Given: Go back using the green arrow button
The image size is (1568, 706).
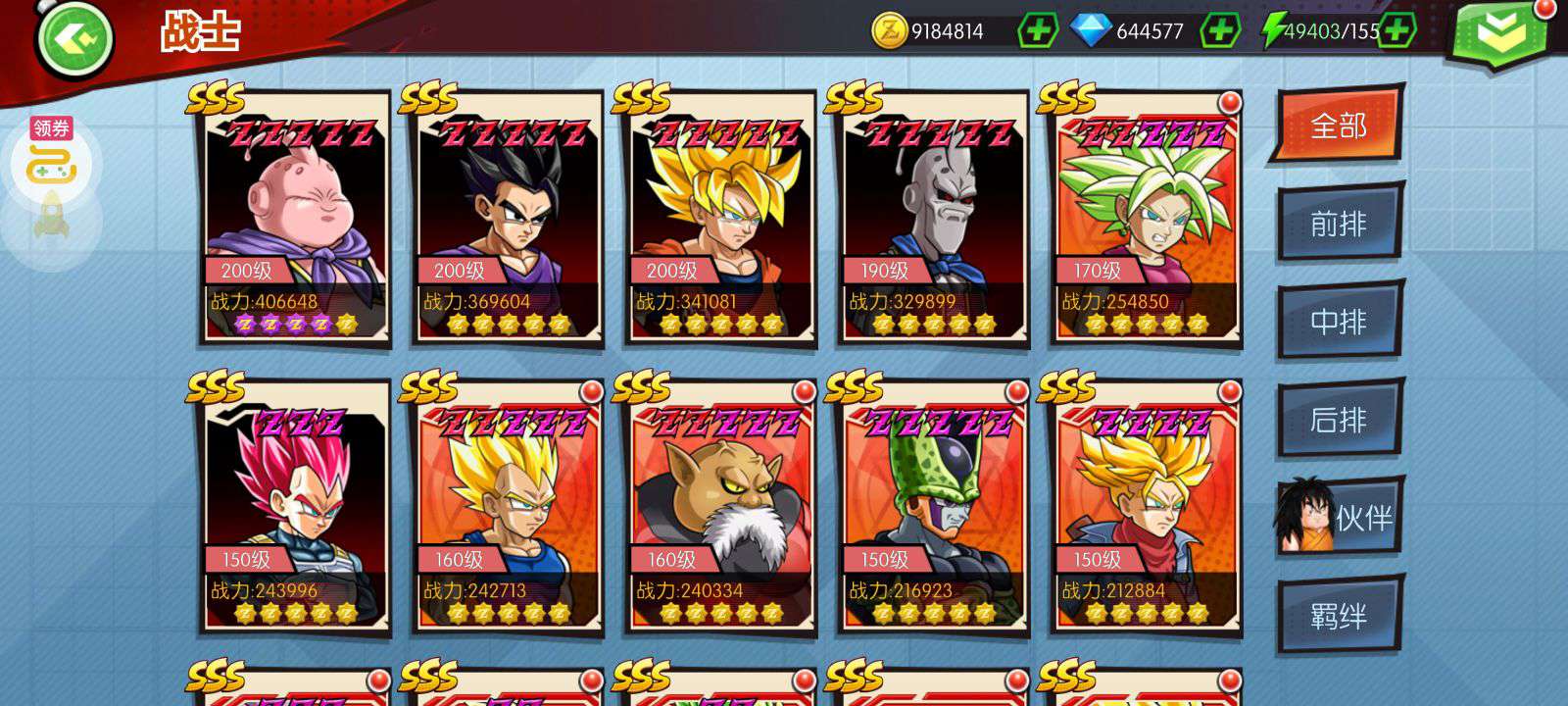Looking at the screenshot, I should pos(74,39).
